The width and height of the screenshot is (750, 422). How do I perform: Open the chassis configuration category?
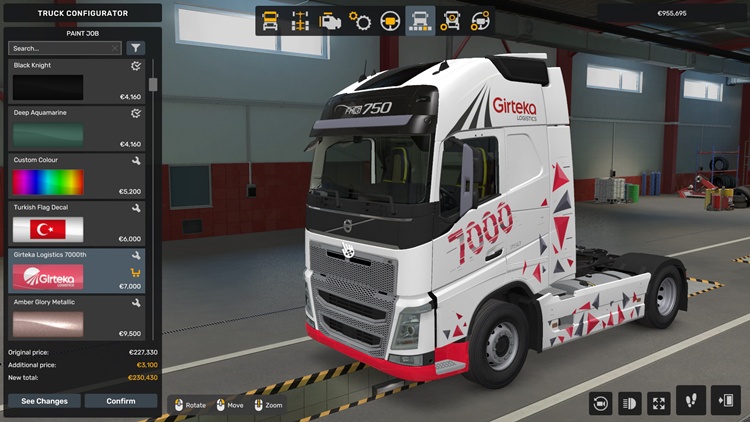click(x=299, y=20)
